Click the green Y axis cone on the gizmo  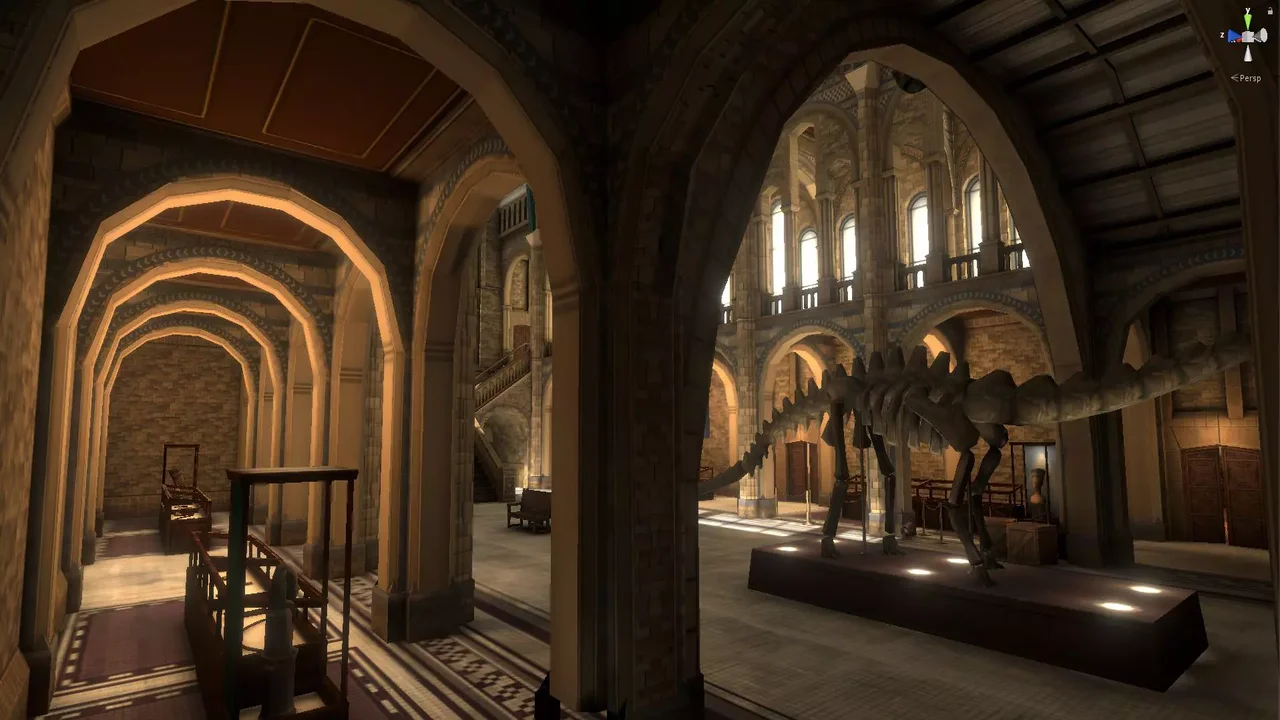(x=1248, y=18)
